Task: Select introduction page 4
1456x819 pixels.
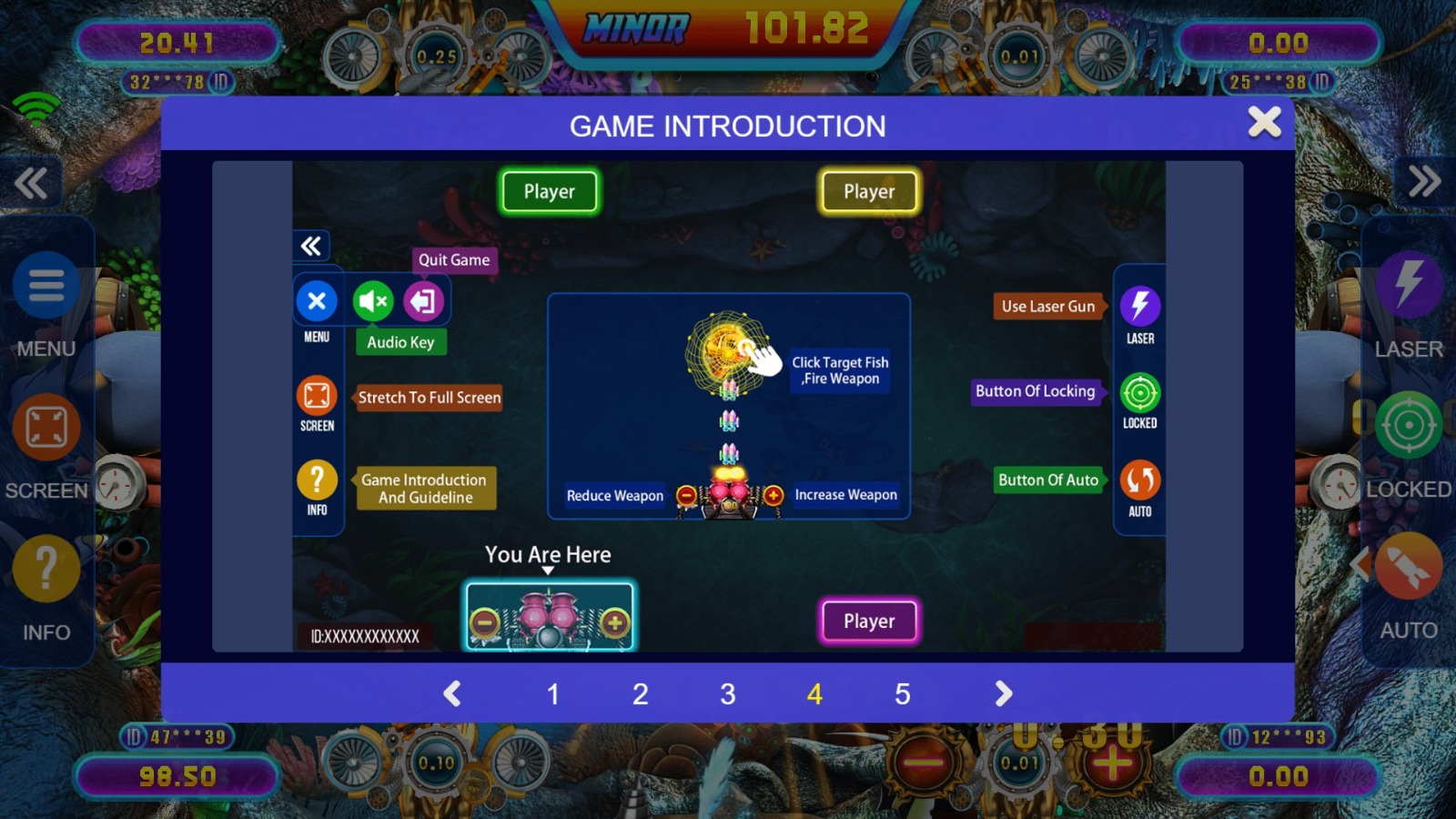Action: pyautogui.click(x=814, y=694)
